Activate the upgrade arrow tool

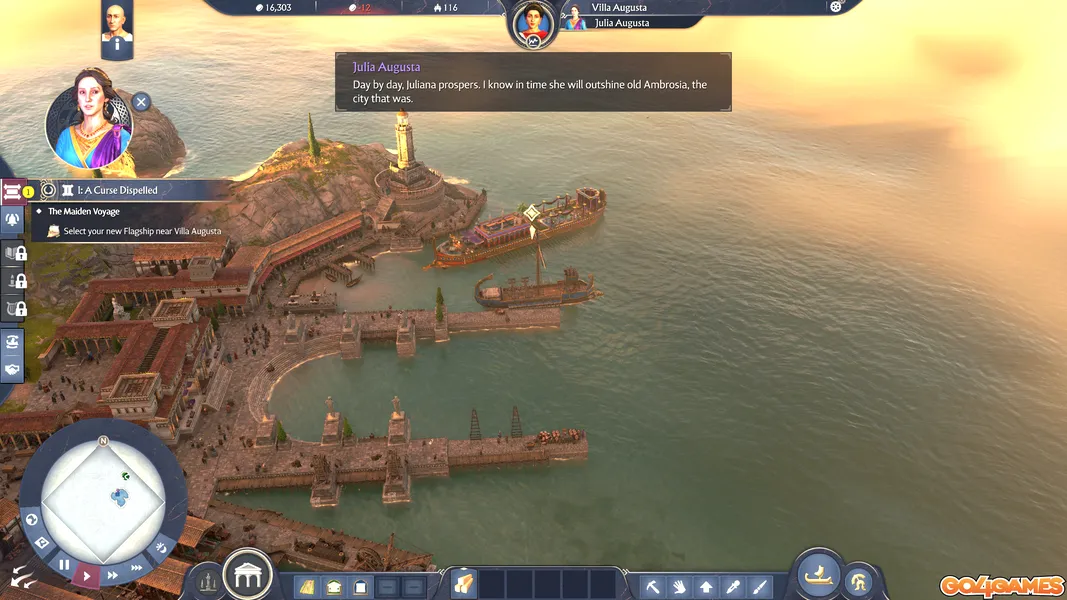pyautogui.click(x=706, y=586)
